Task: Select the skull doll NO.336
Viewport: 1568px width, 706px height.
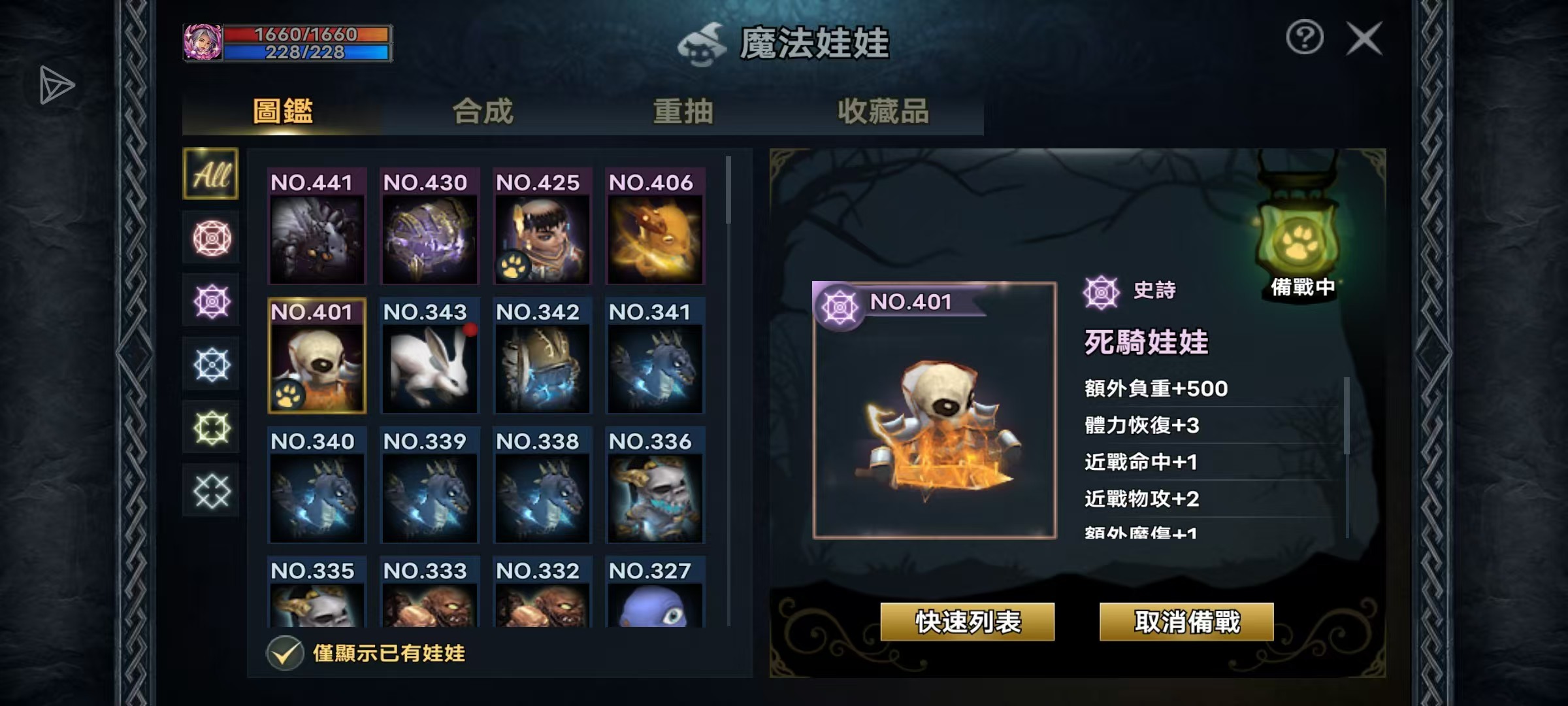Action: [x=655, y=485]
